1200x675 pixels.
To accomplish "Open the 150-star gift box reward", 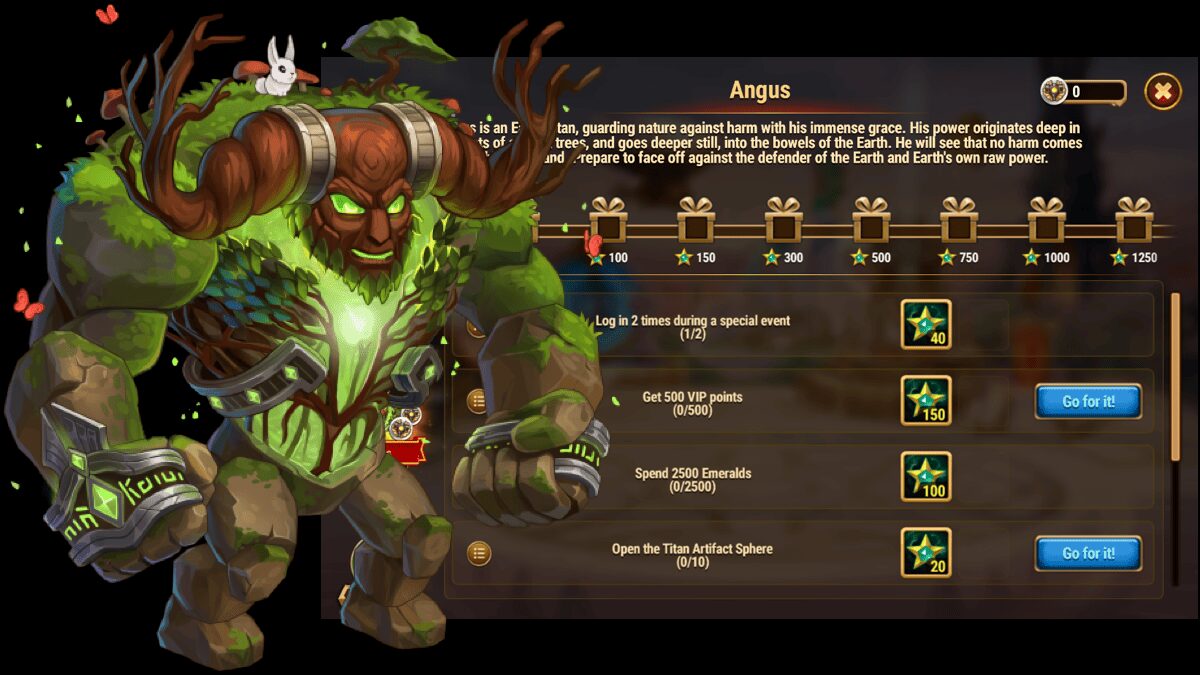I will pyautogui.click(x=695, y=221).
